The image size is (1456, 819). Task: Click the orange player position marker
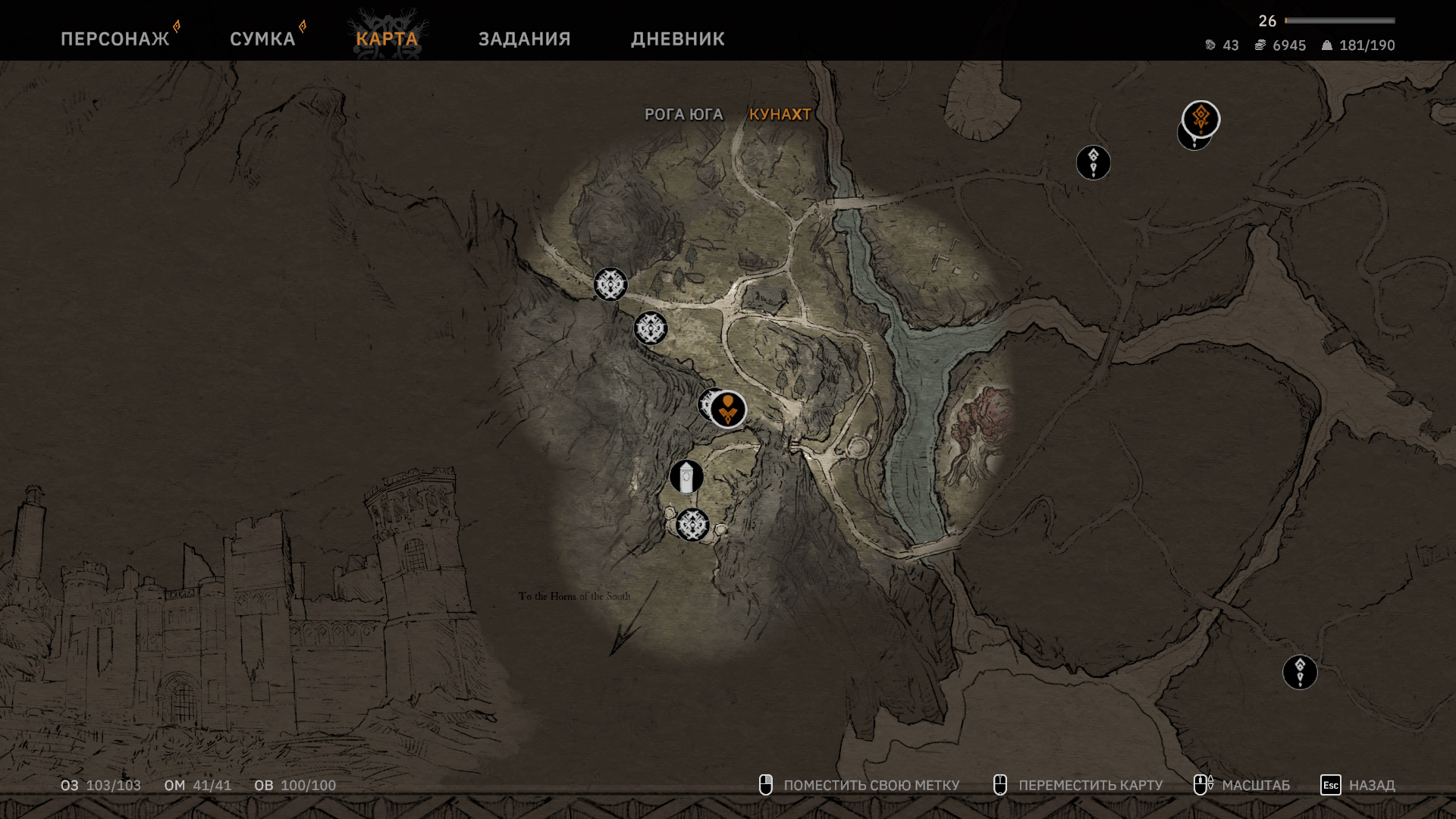click(729, 409)
